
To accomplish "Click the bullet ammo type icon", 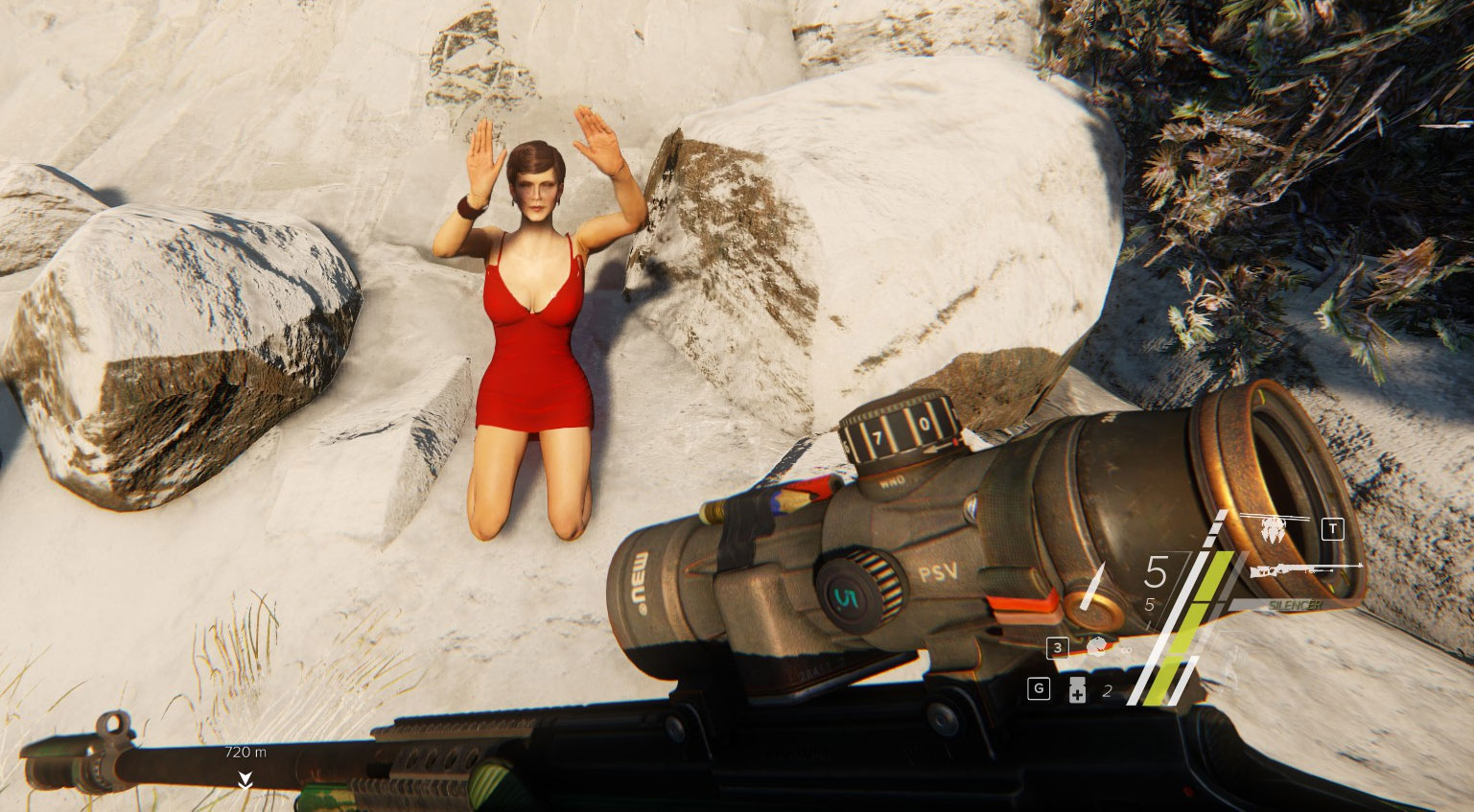I will (x=1092, y=586).
